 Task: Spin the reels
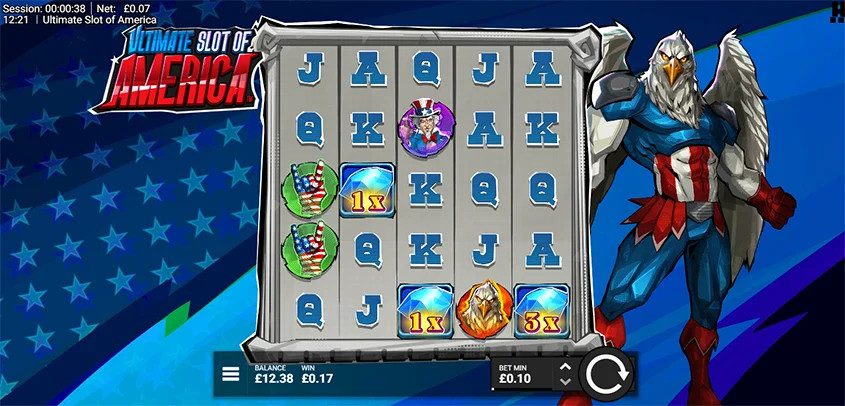point(607,375)
